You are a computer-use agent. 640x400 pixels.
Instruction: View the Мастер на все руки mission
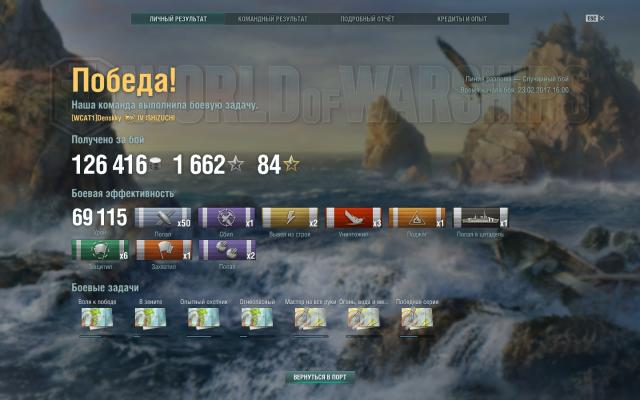click(x=308, y=318)
